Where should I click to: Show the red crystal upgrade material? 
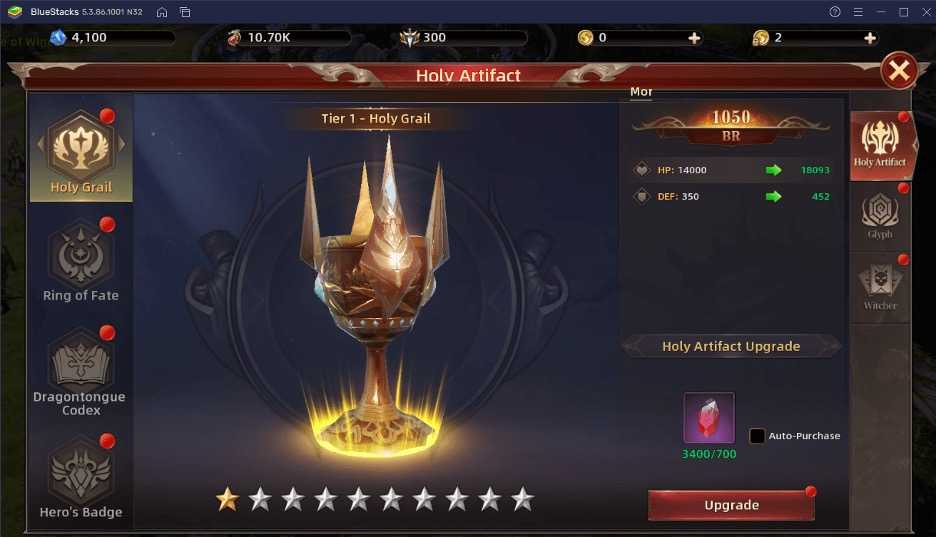click(x=709, y=418)
